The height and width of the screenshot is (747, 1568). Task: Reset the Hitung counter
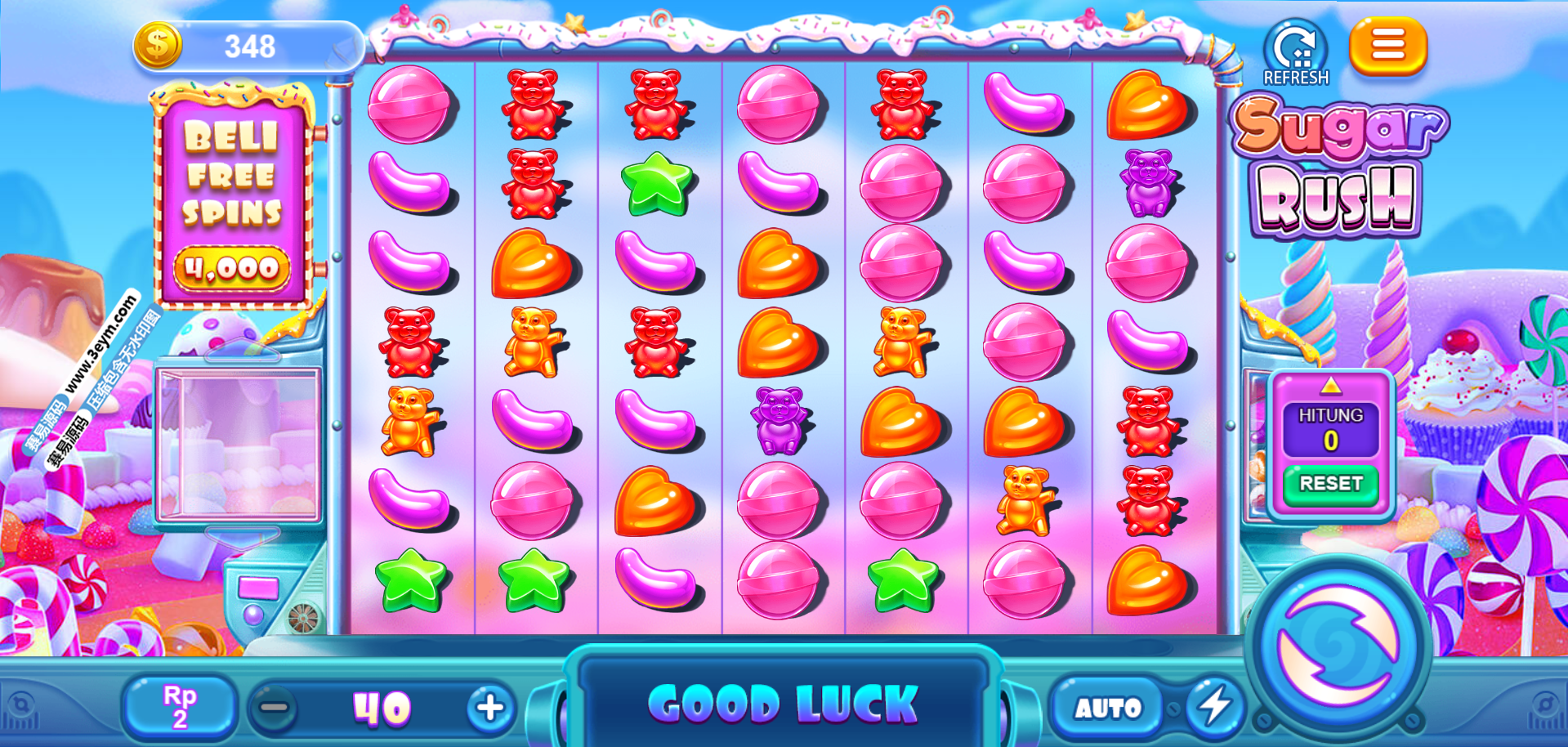1330,484
